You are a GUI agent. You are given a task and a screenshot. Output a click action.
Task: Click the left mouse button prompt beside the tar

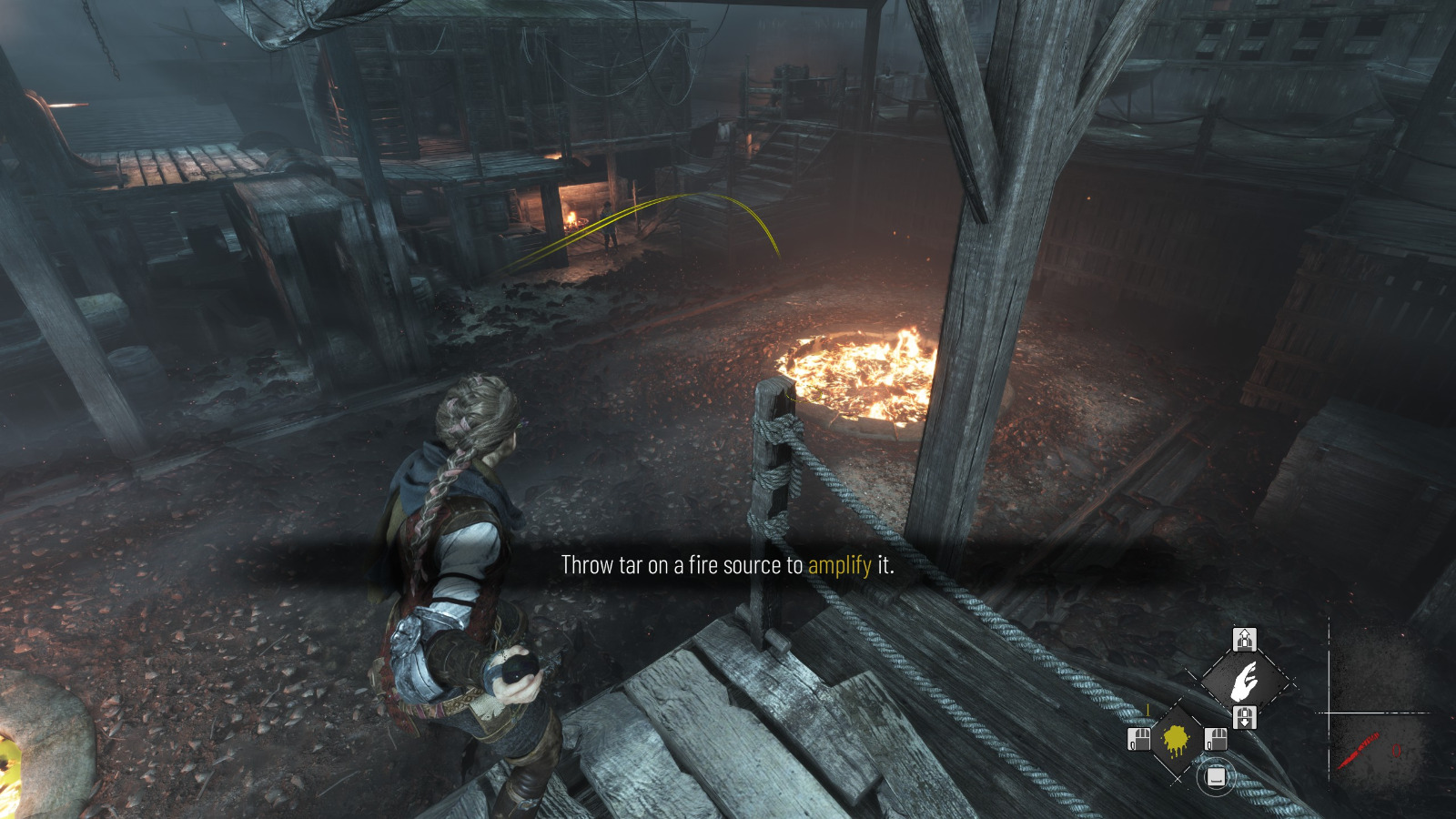tap(1138, 739)
